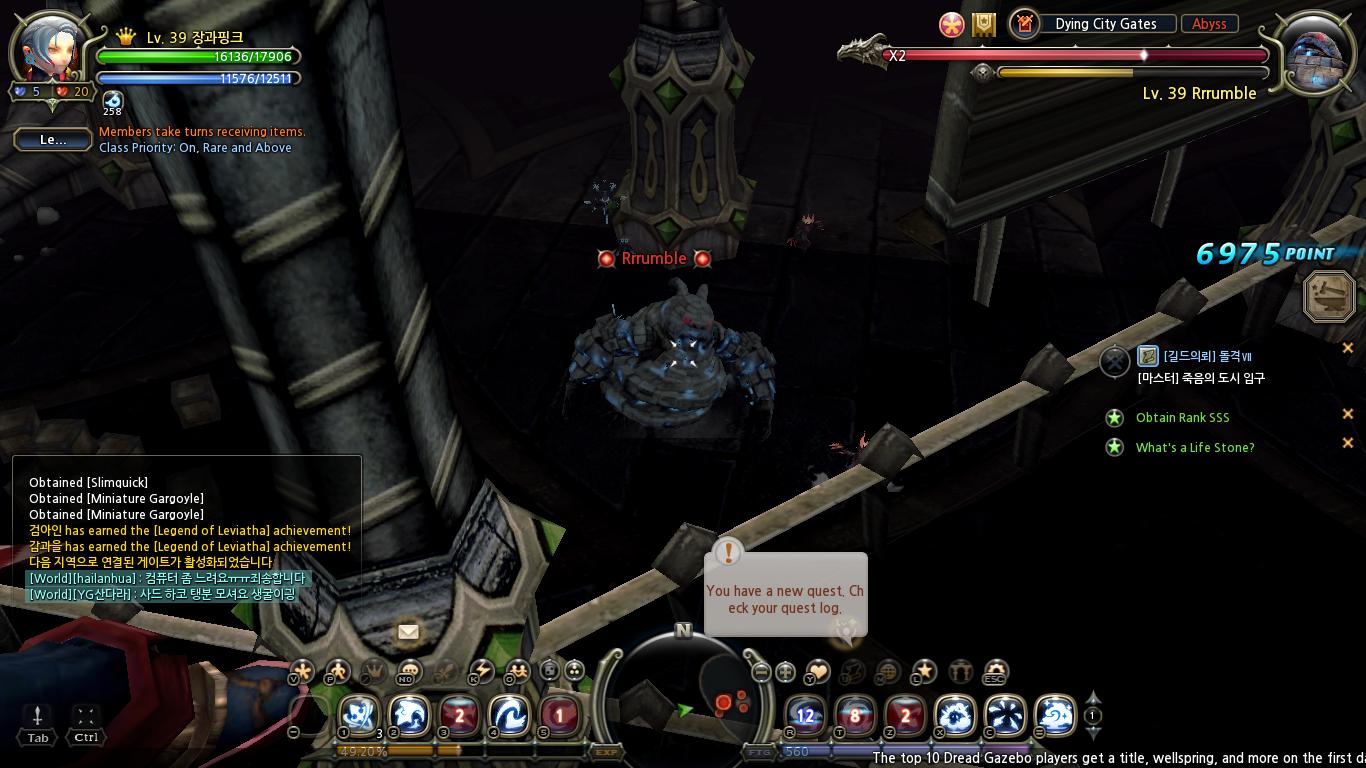Viewport: 1366px width, 768px height.
Task: Select the Dying City Gates dungeon label
Action: pos(1105,24)
